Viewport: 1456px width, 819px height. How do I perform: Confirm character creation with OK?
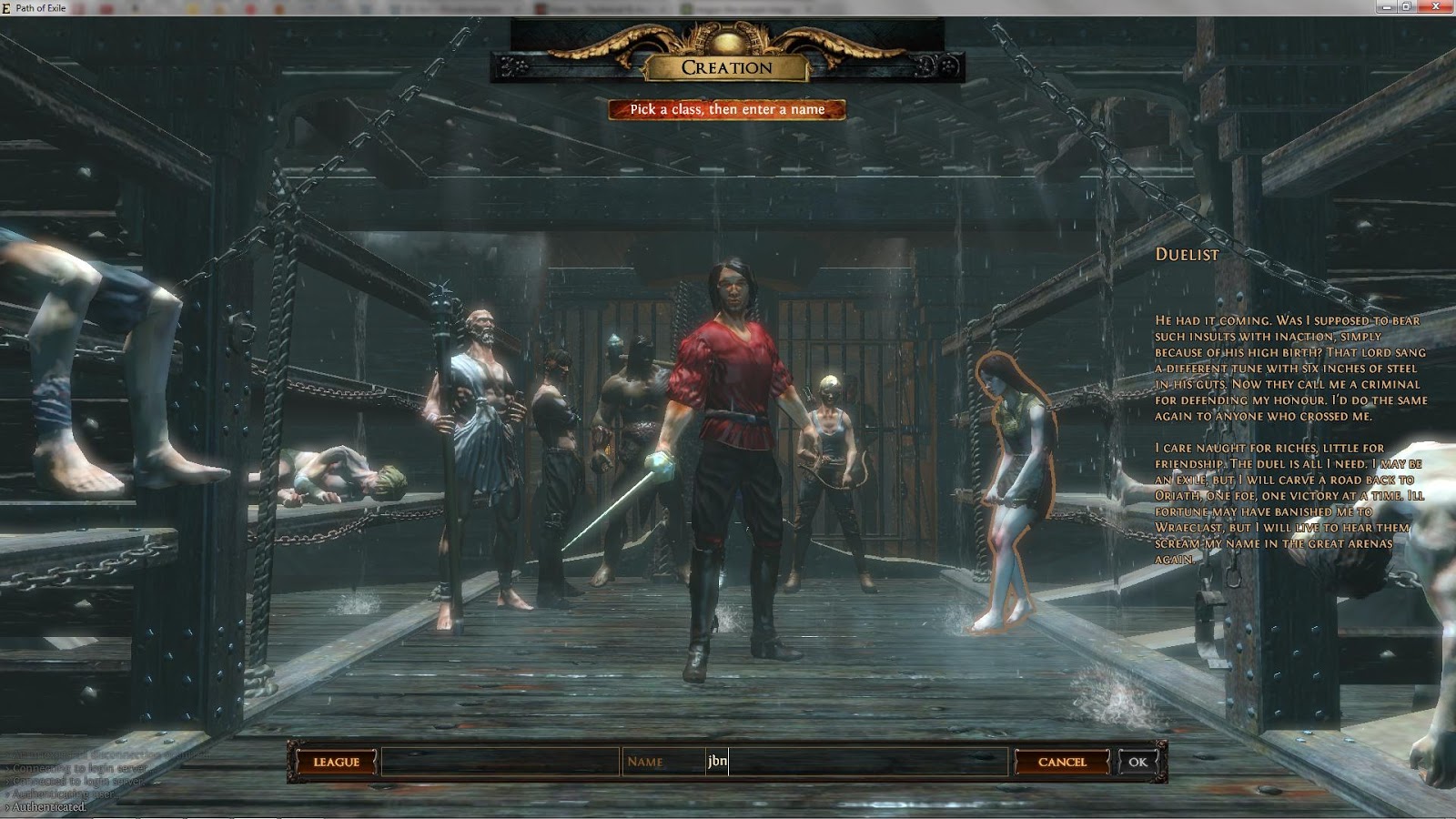pos(1136,762)
